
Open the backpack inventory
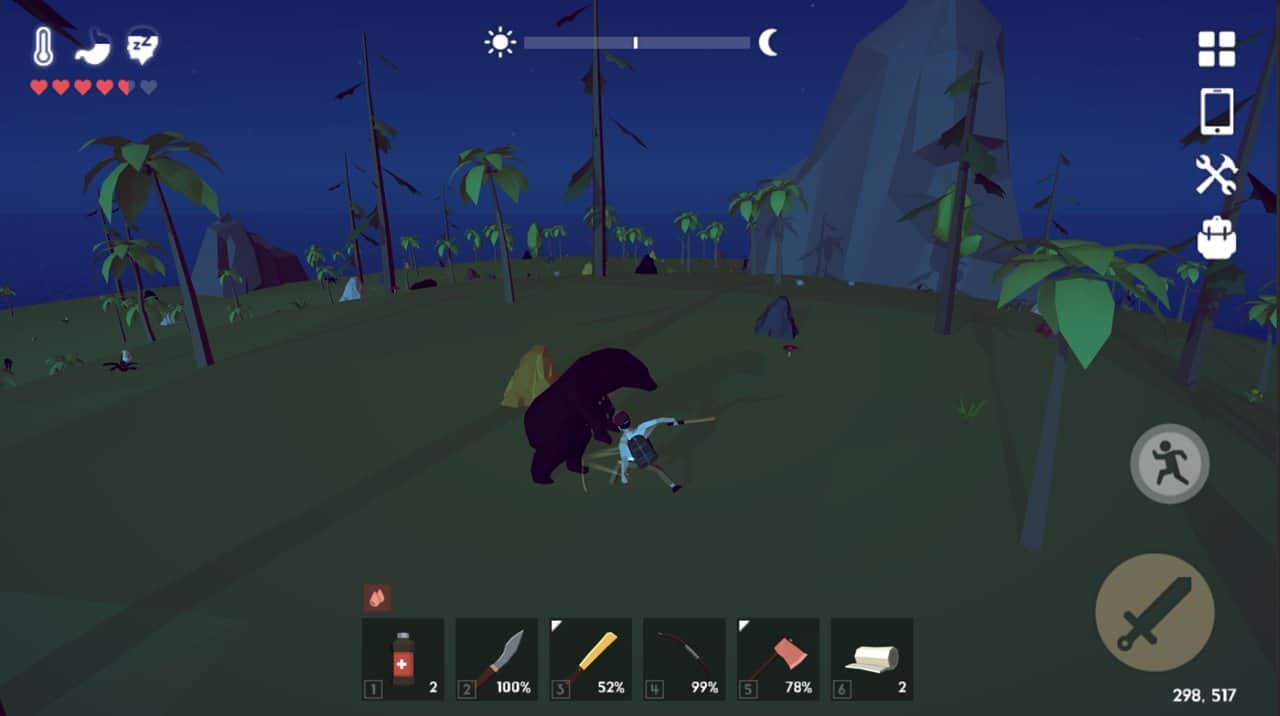[x=1216, y=238]
